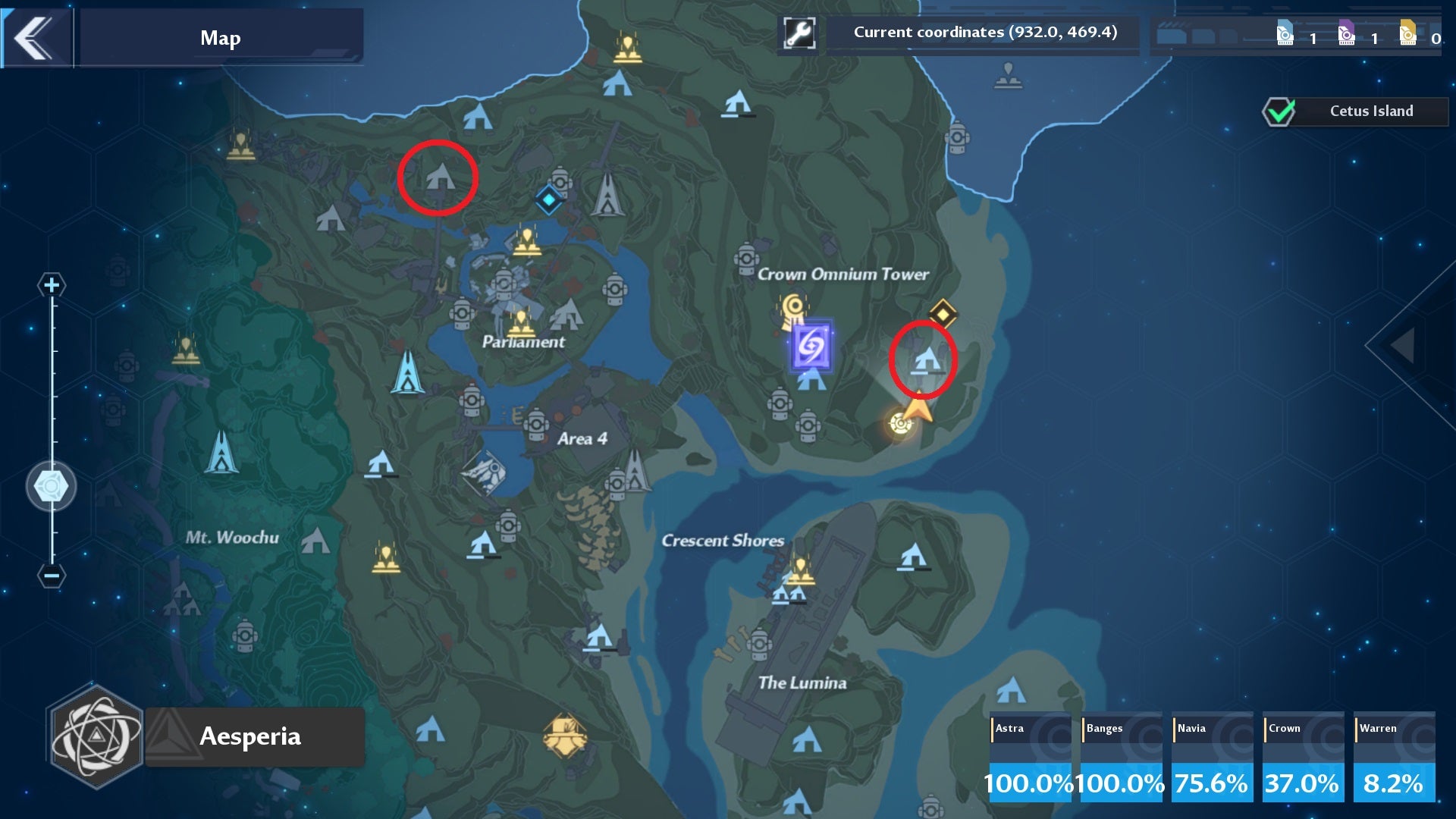Screen dimensions: 1456x819
Task: Select the Map header tab
Action: click(x=221, y=36)
